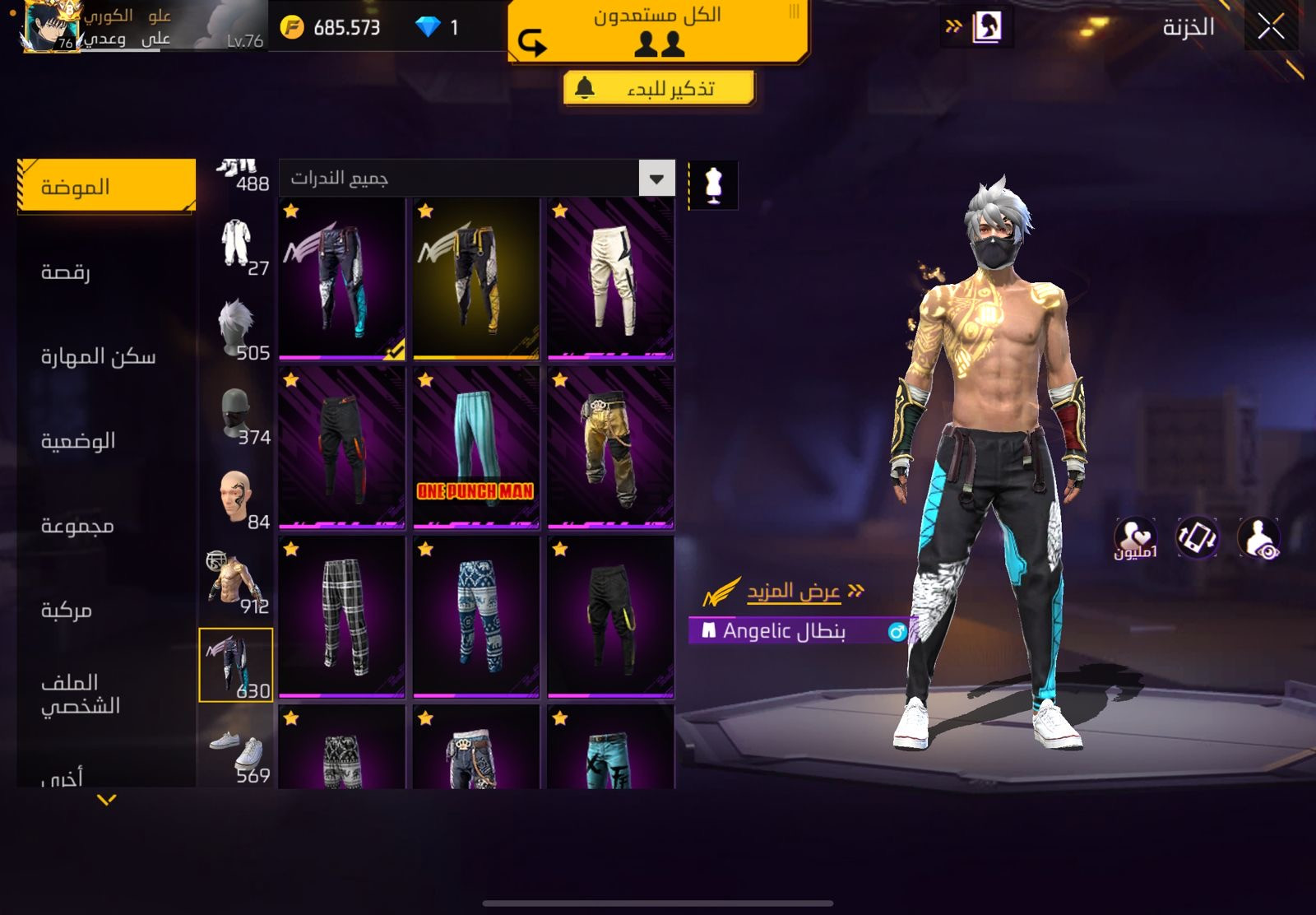Viewport: 1316px width, 915px height.
Task: Switch to the رقصة emote tab
Action: (x=66, y=272)
